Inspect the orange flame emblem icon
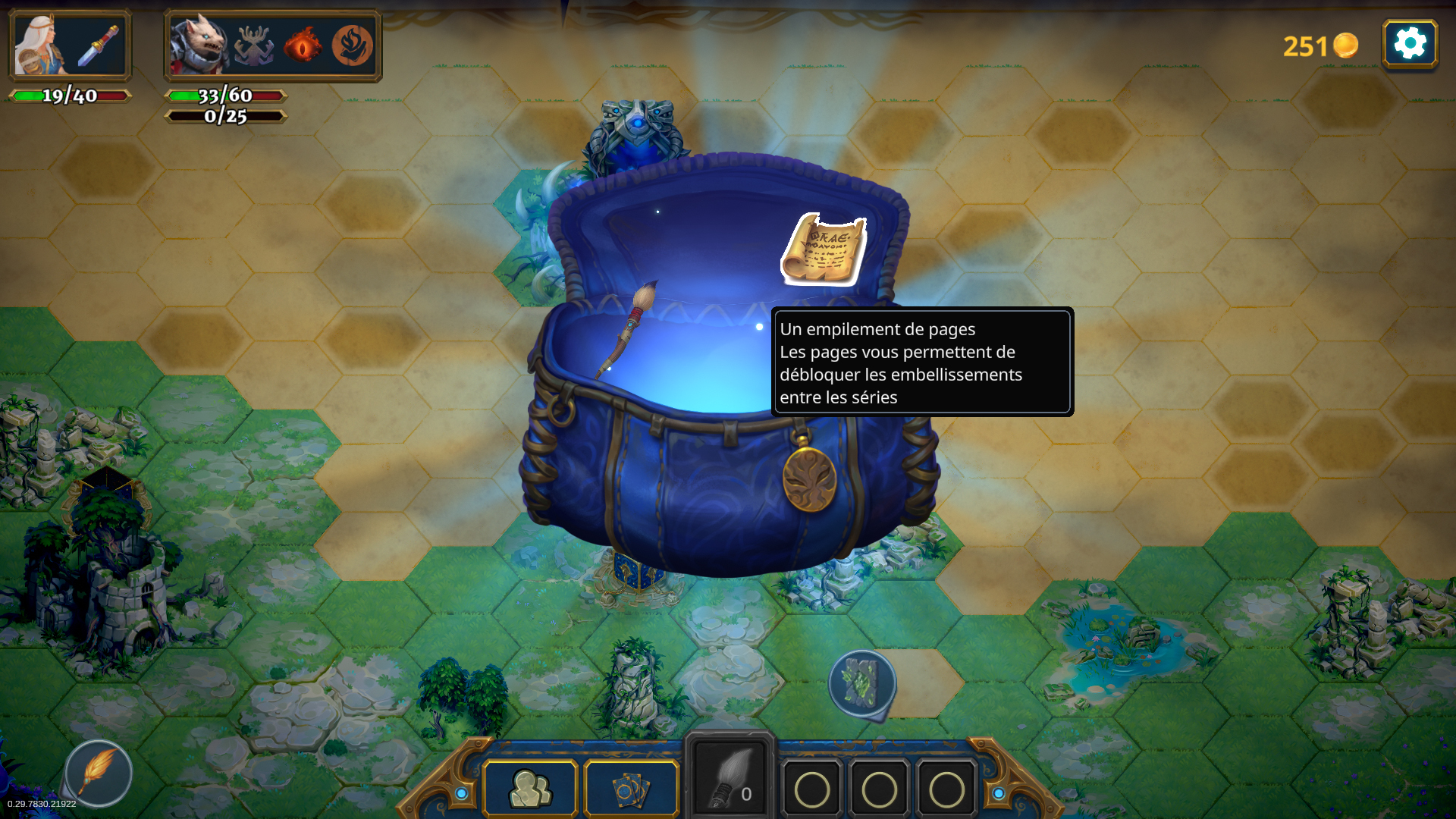The height and width of the screenshot is (819, 1456). pos(352,45)
